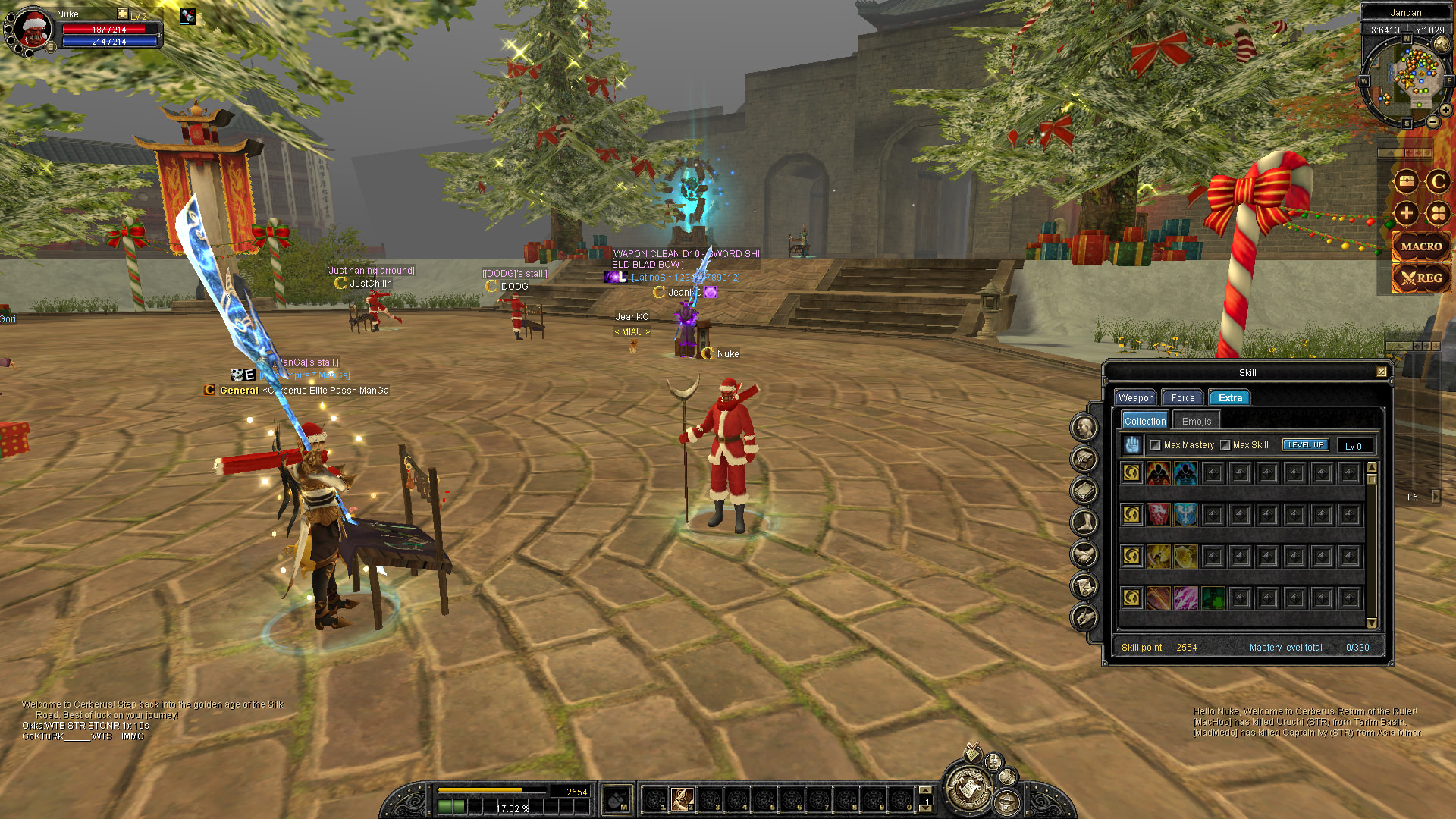1456x819 pixels.
Task: Pick the green clover skill icon
Action: pos(1213,598)
